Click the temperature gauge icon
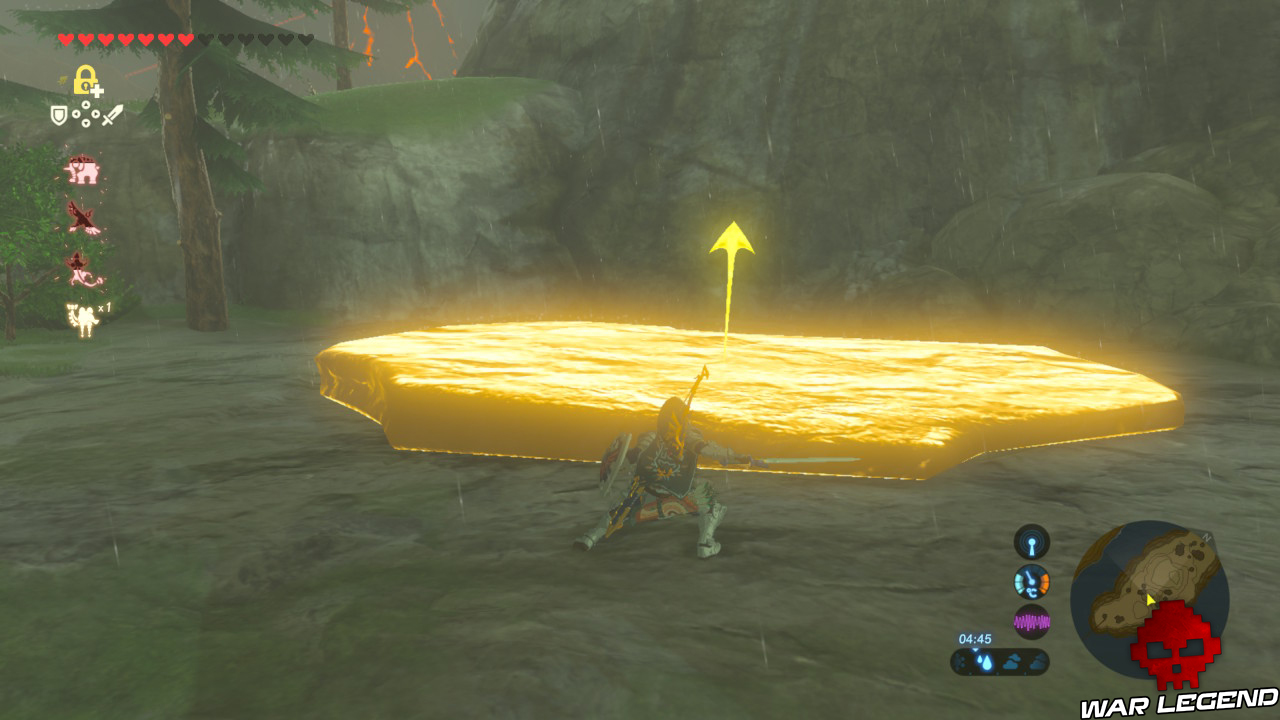1280x720 pixels. pyautogui.click(x=1031, y=583)
